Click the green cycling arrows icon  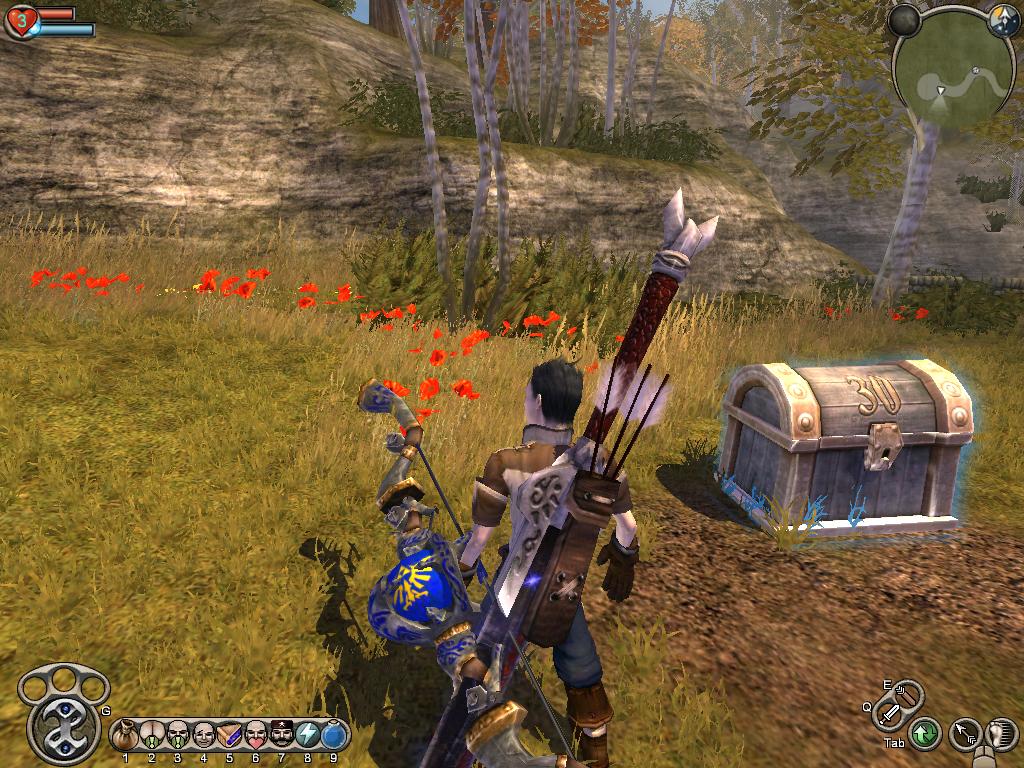[x=925, y=733]
